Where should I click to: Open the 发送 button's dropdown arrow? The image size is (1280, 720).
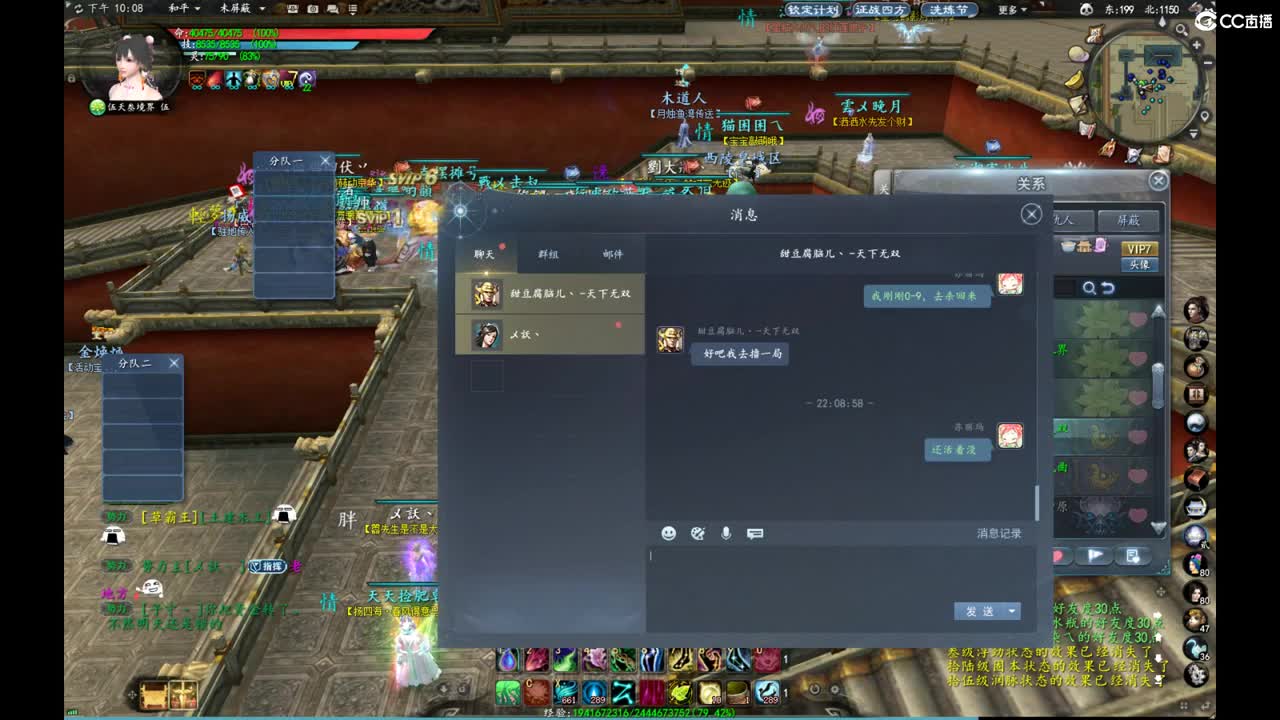click(x=1011, y=611)
